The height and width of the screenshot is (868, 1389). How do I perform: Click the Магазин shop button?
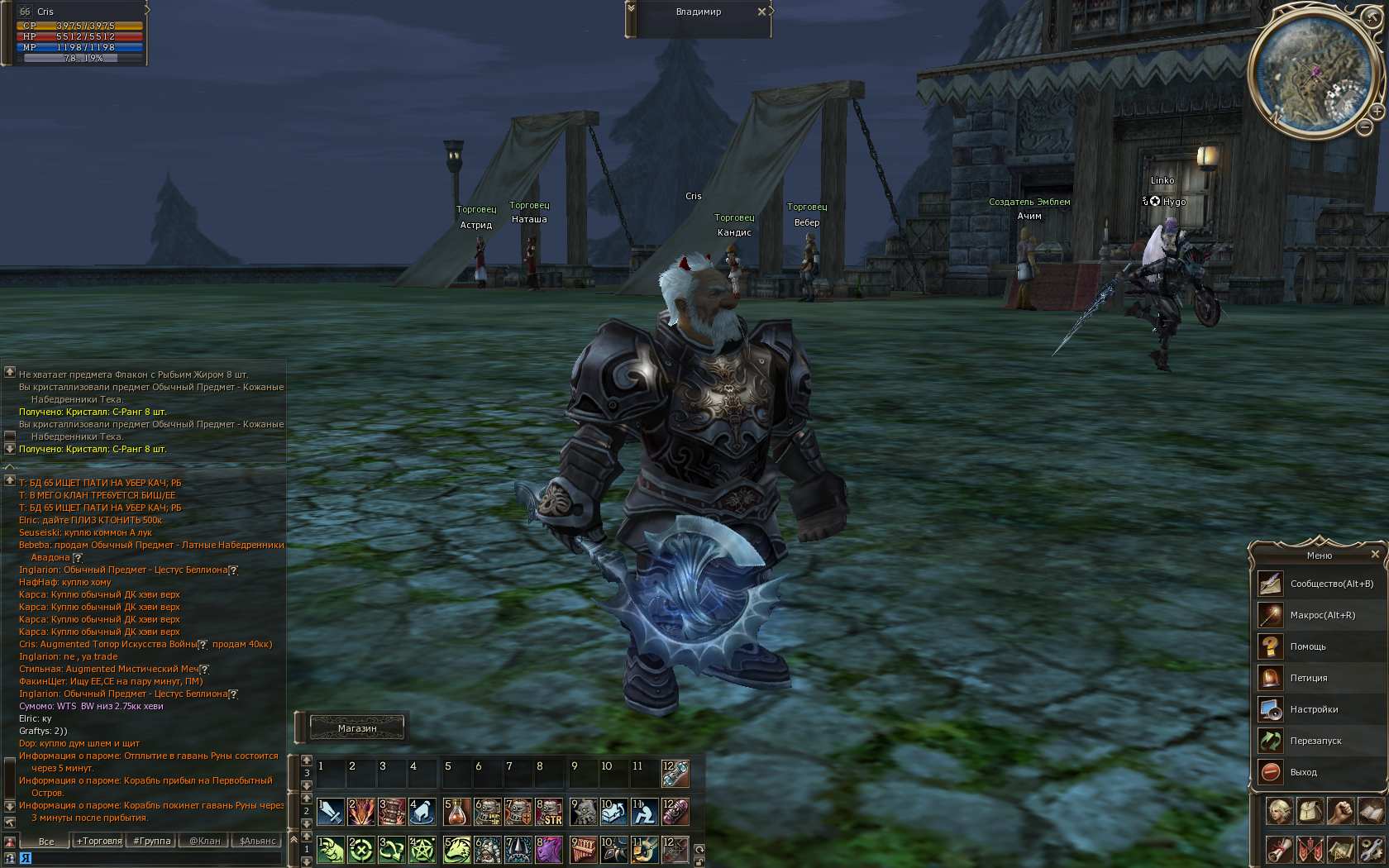point(357,728)
